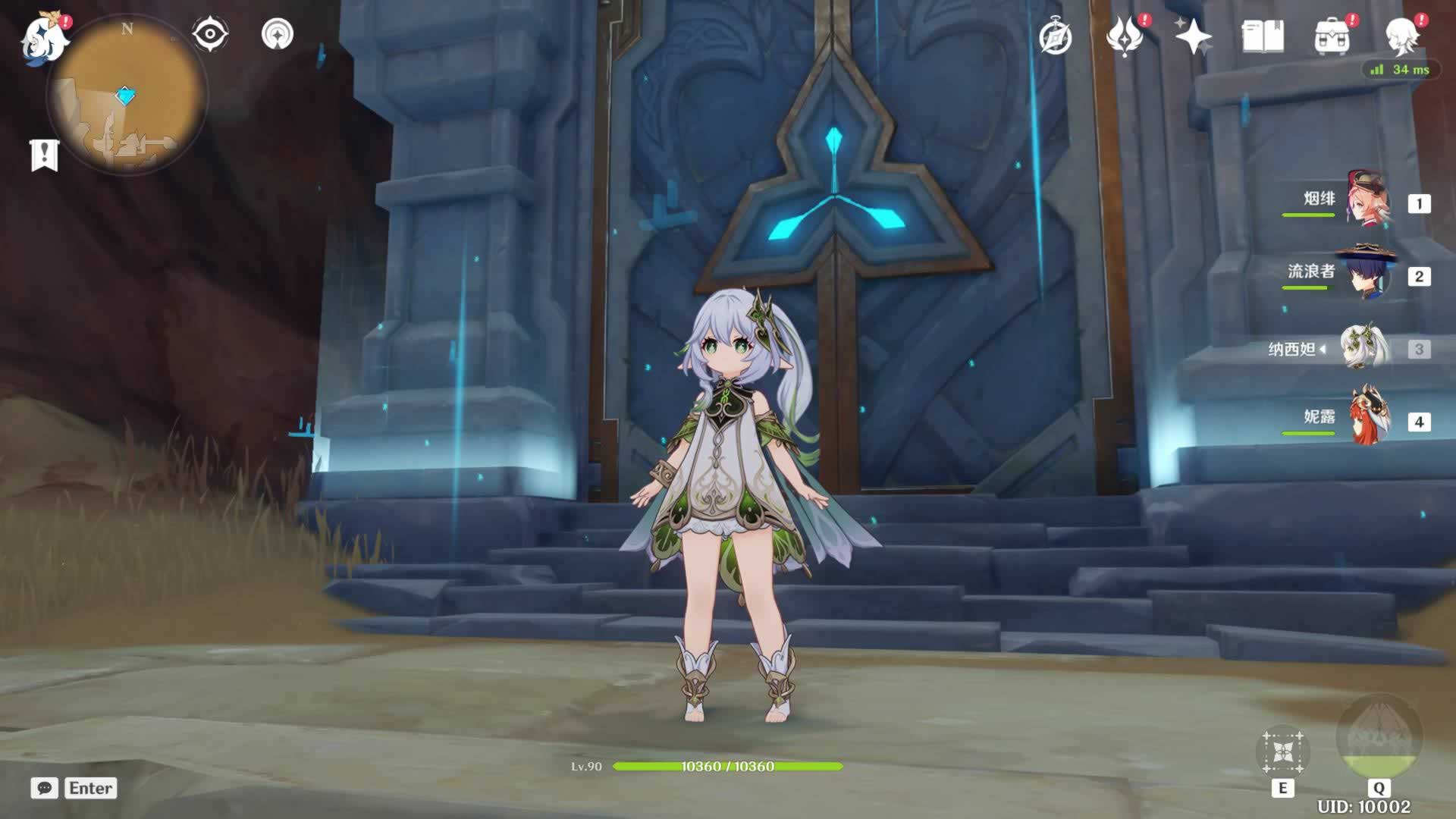
Task: Open the Paimon menu icon
Action: [x=44, y=38]
